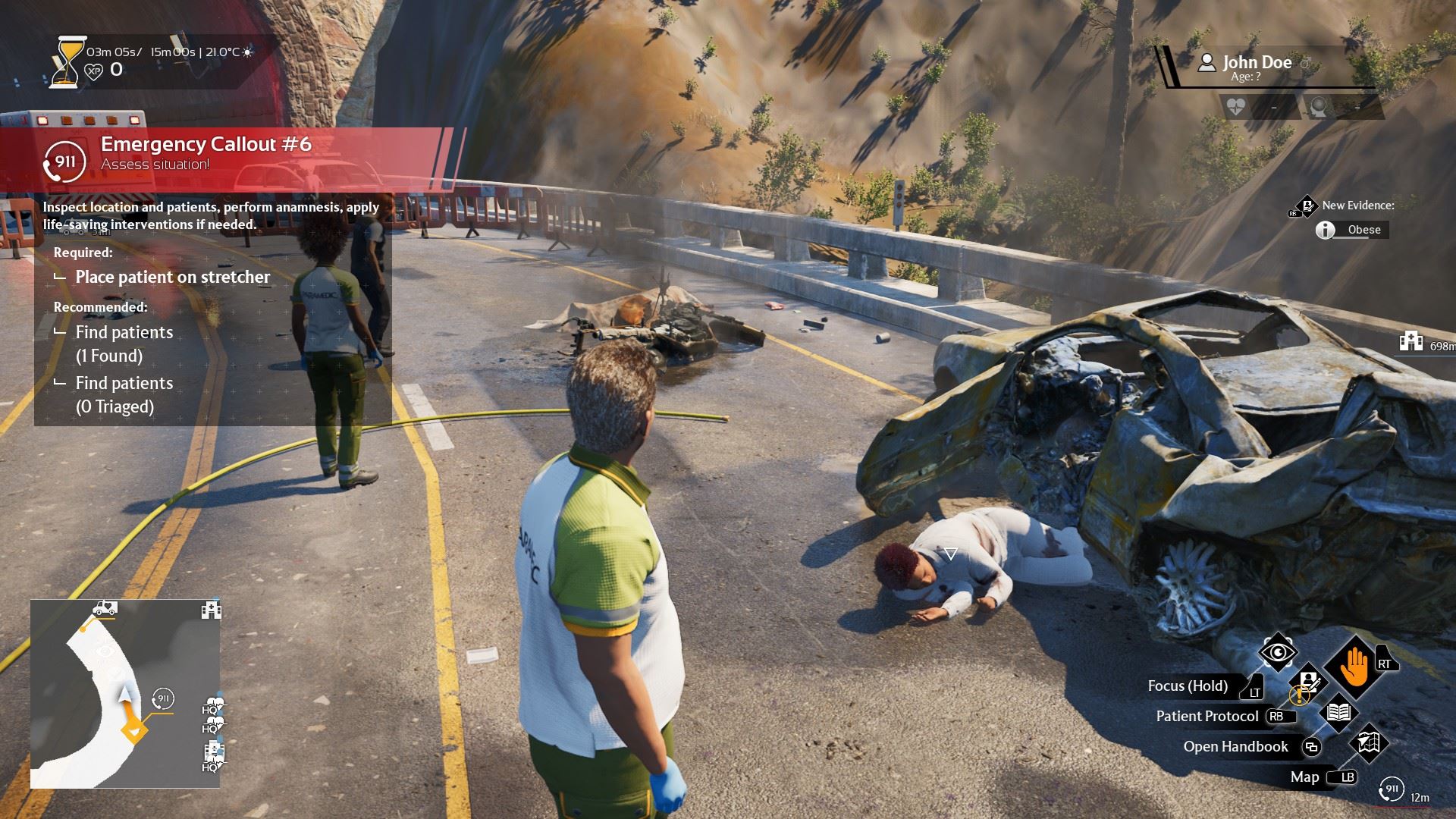Click the minimap road view
Image resolution: width=1456 pixels, height=819 pixels.
pos(125,694)
